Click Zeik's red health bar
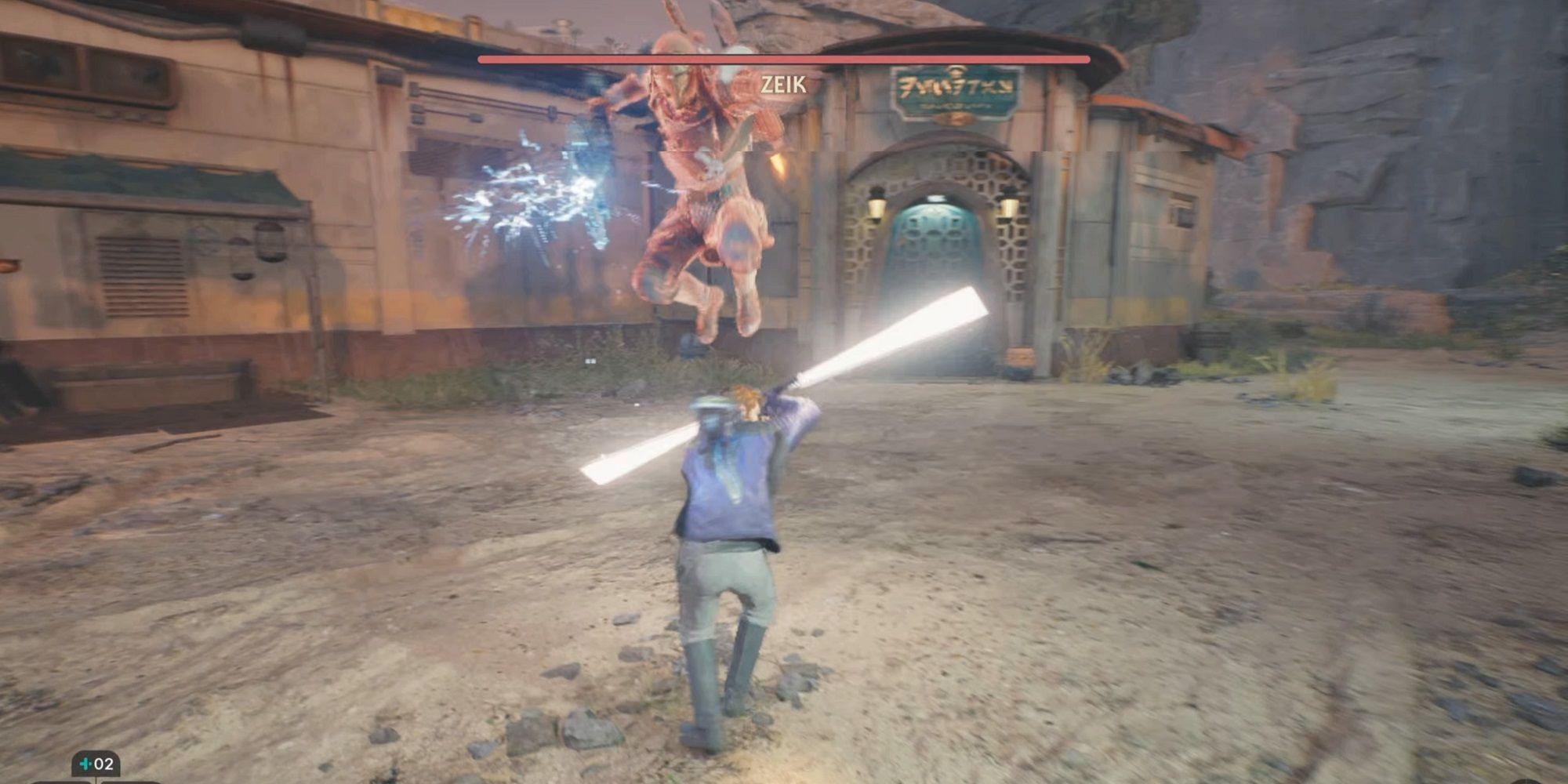This screenshot has width=1568, height=784. pyautogui.click(x=784, y=59)
